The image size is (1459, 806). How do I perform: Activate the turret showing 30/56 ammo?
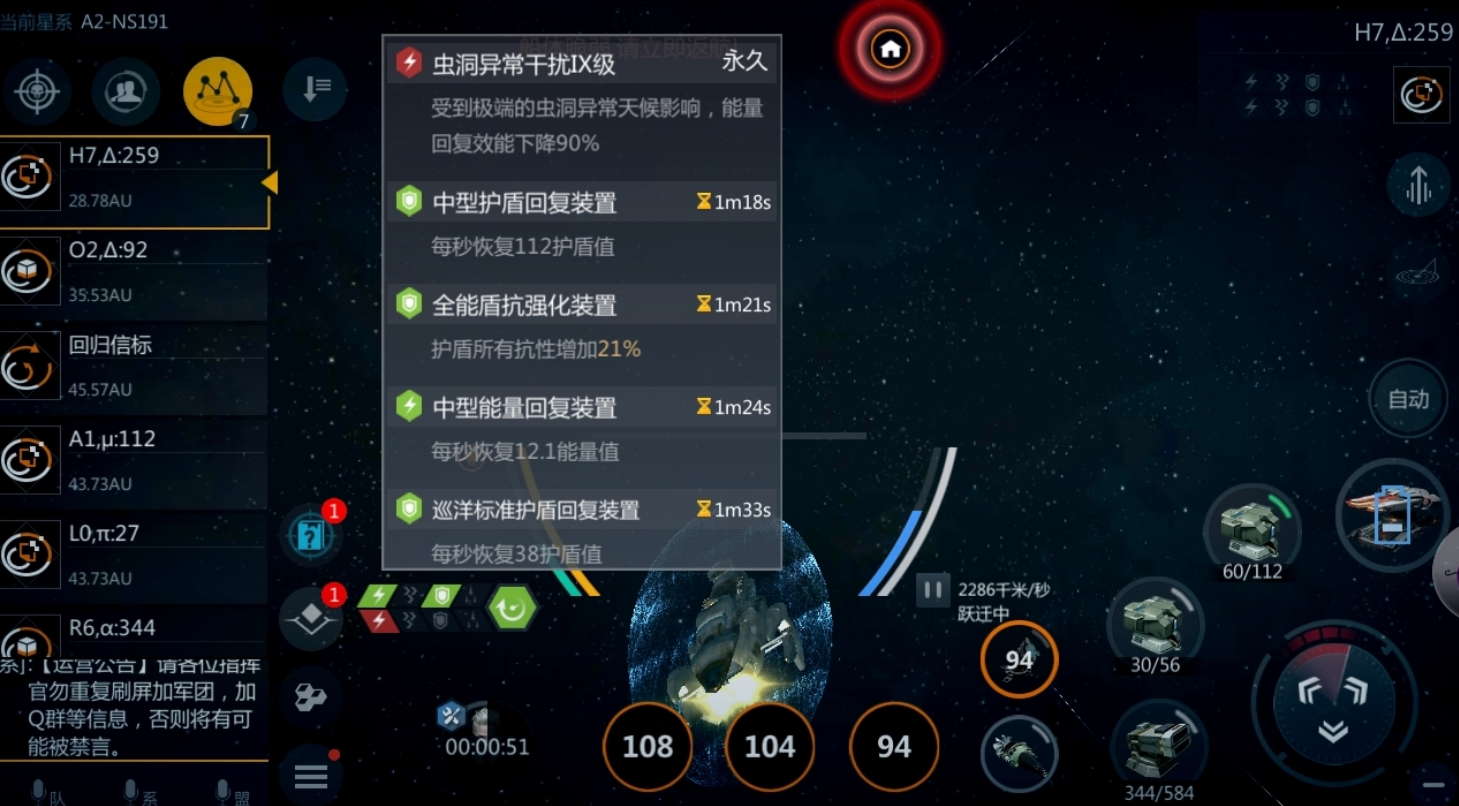1155,624
